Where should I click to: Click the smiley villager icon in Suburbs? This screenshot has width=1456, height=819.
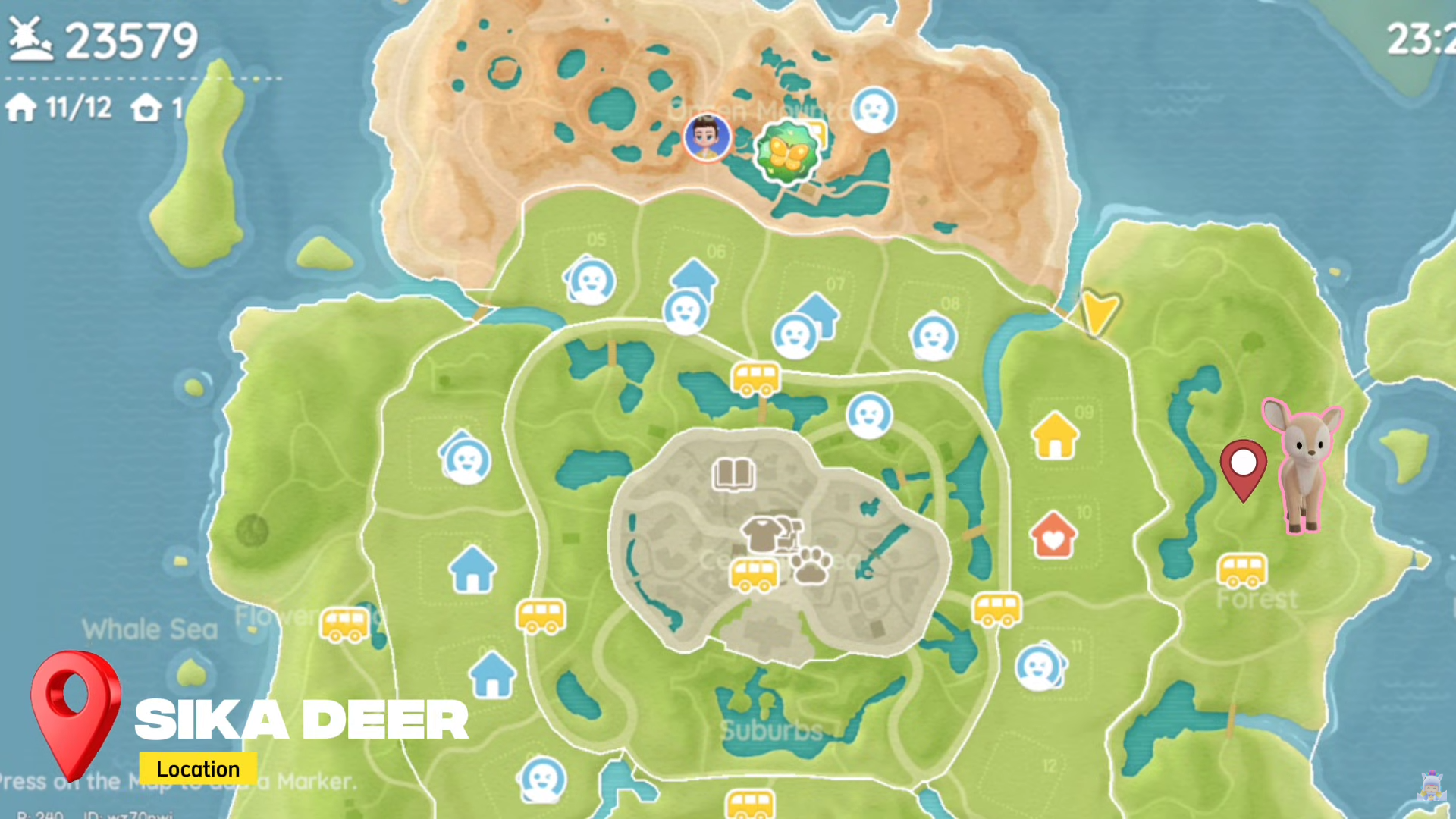click(541, 781)
